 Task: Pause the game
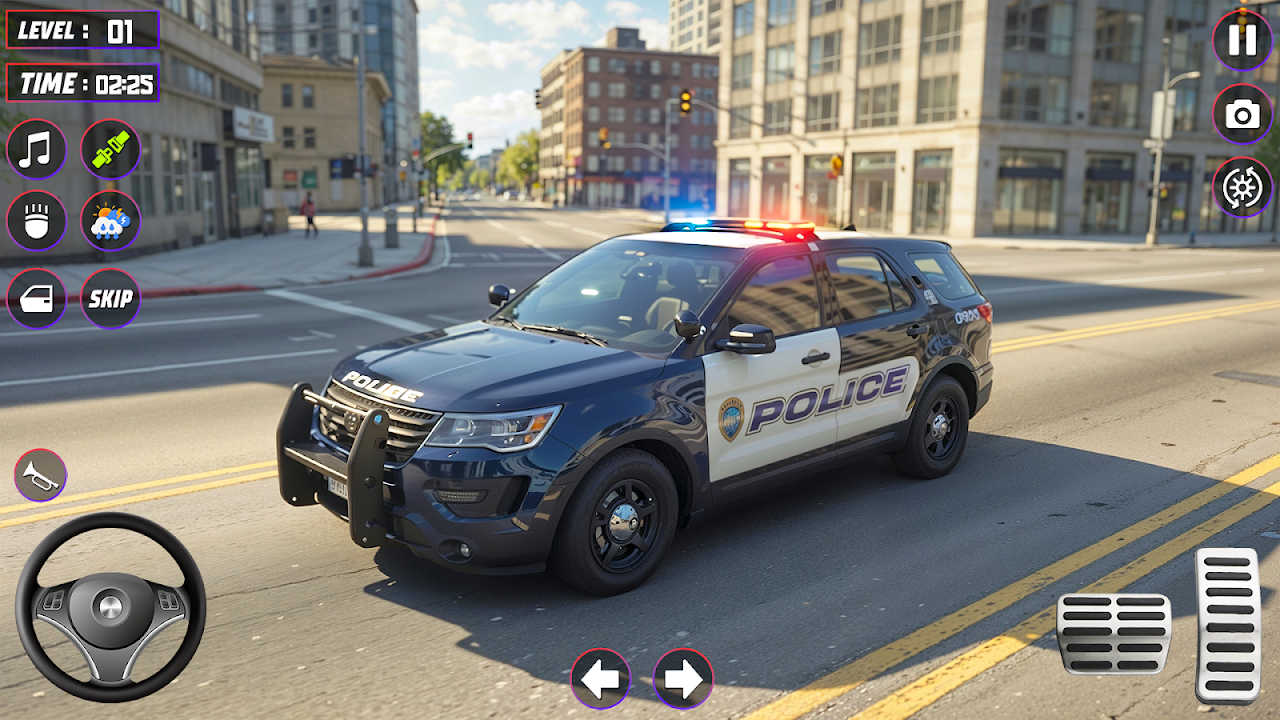(x=1242, y=40)
